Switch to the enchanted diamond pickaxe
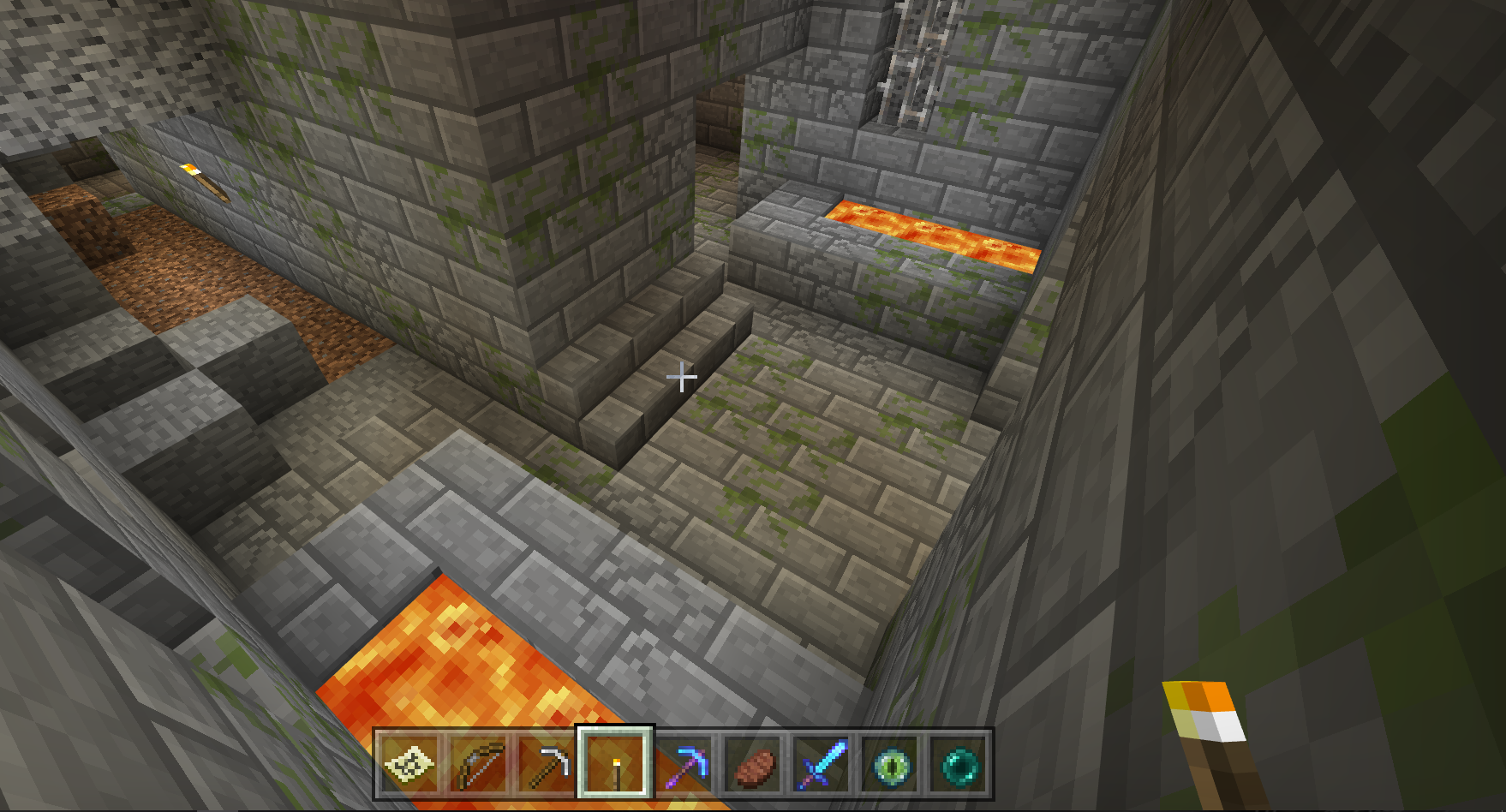This screenshot has width=1506, height=812. [x=684, y=764]
